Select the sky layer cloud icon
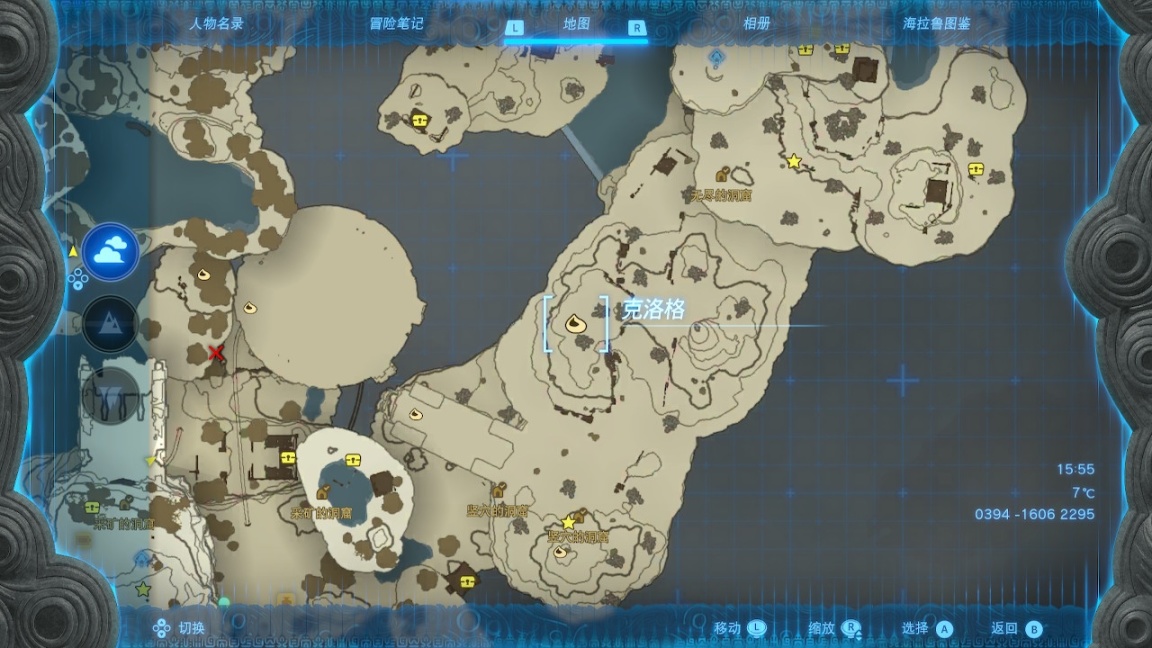1152x648 pixels. pos(110,251)
